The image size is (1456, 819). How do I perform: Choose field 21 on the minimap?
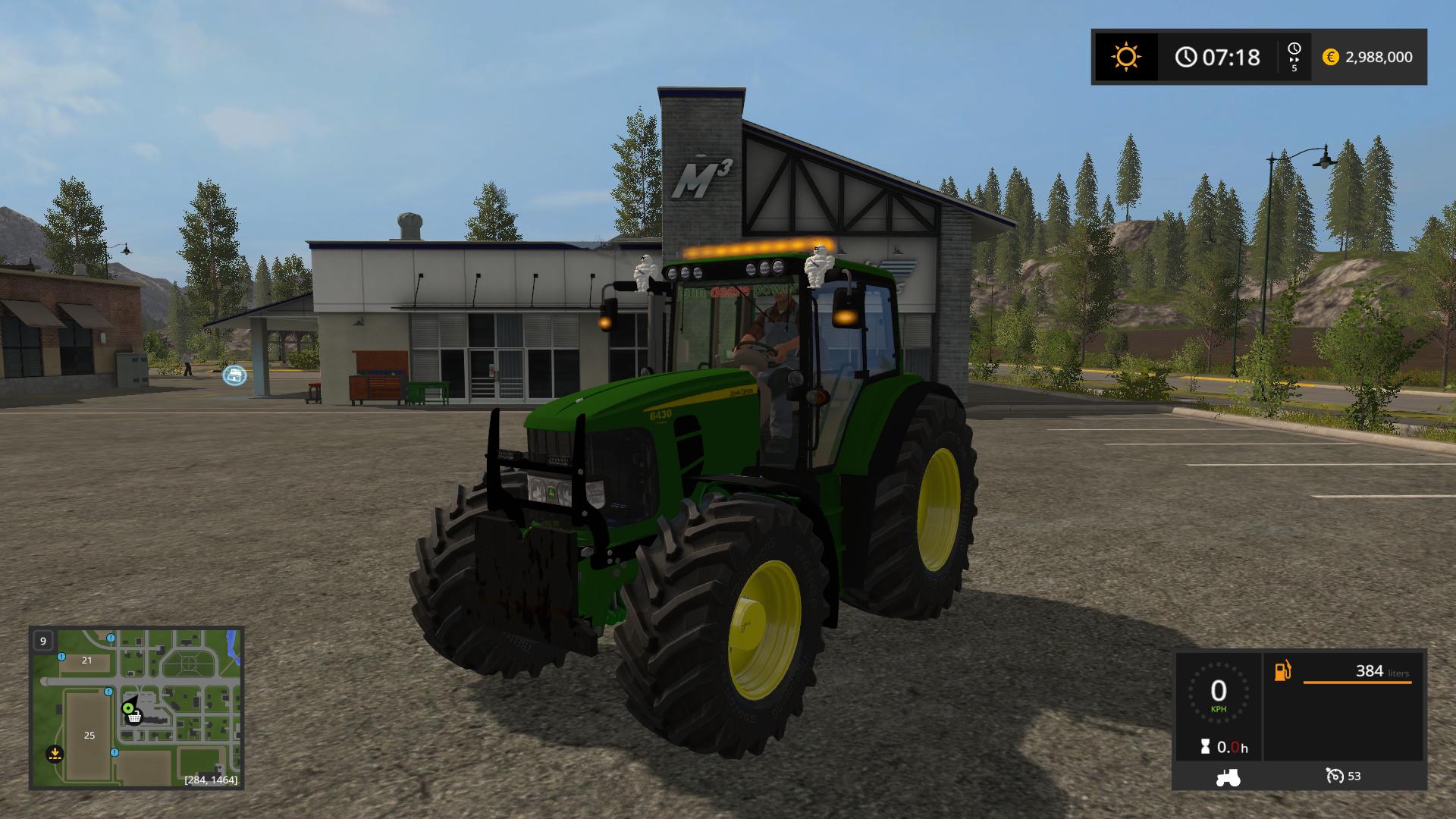pos(86,661)
